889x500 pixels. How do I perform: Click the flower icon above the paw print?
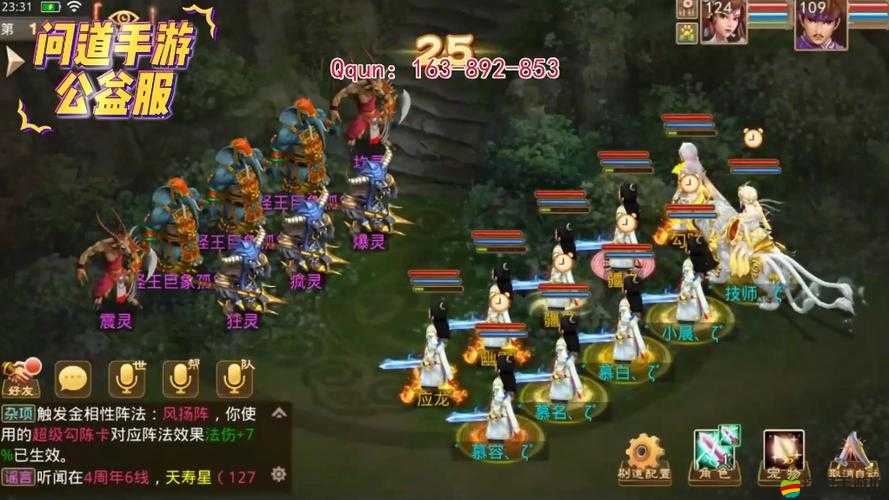pyautogui.click(x=687, y=9)
